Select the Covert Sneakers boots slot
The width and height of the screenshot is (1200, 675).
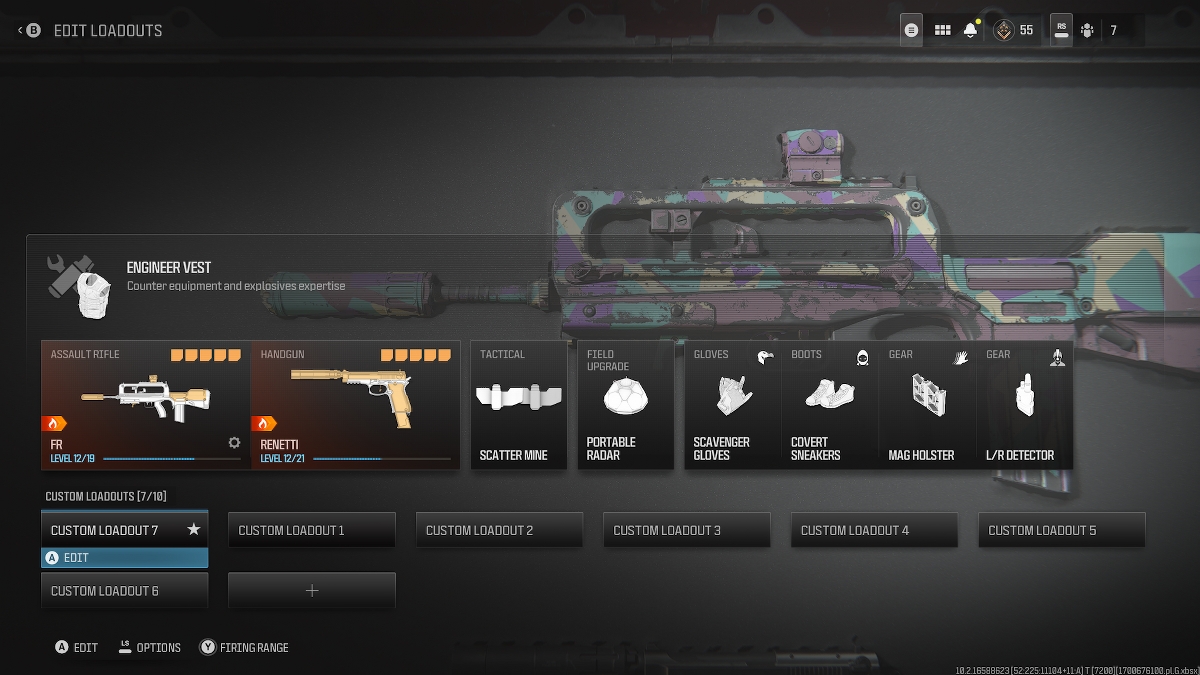(829, 404)
